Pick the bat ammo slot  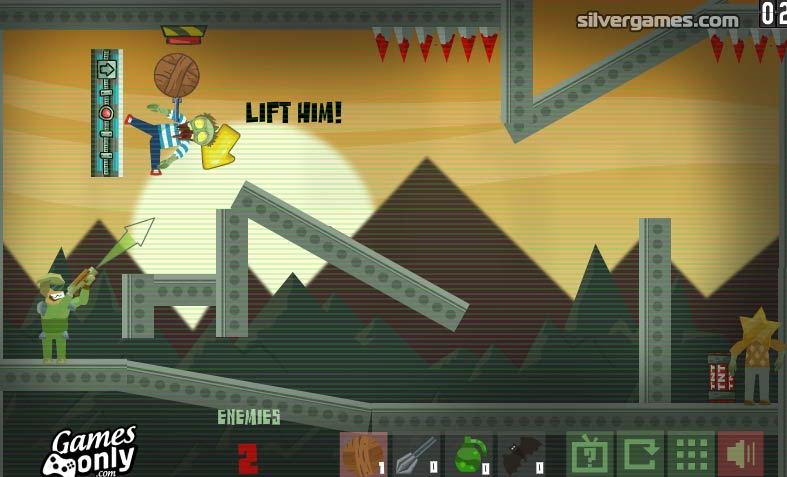pos(522,454)
